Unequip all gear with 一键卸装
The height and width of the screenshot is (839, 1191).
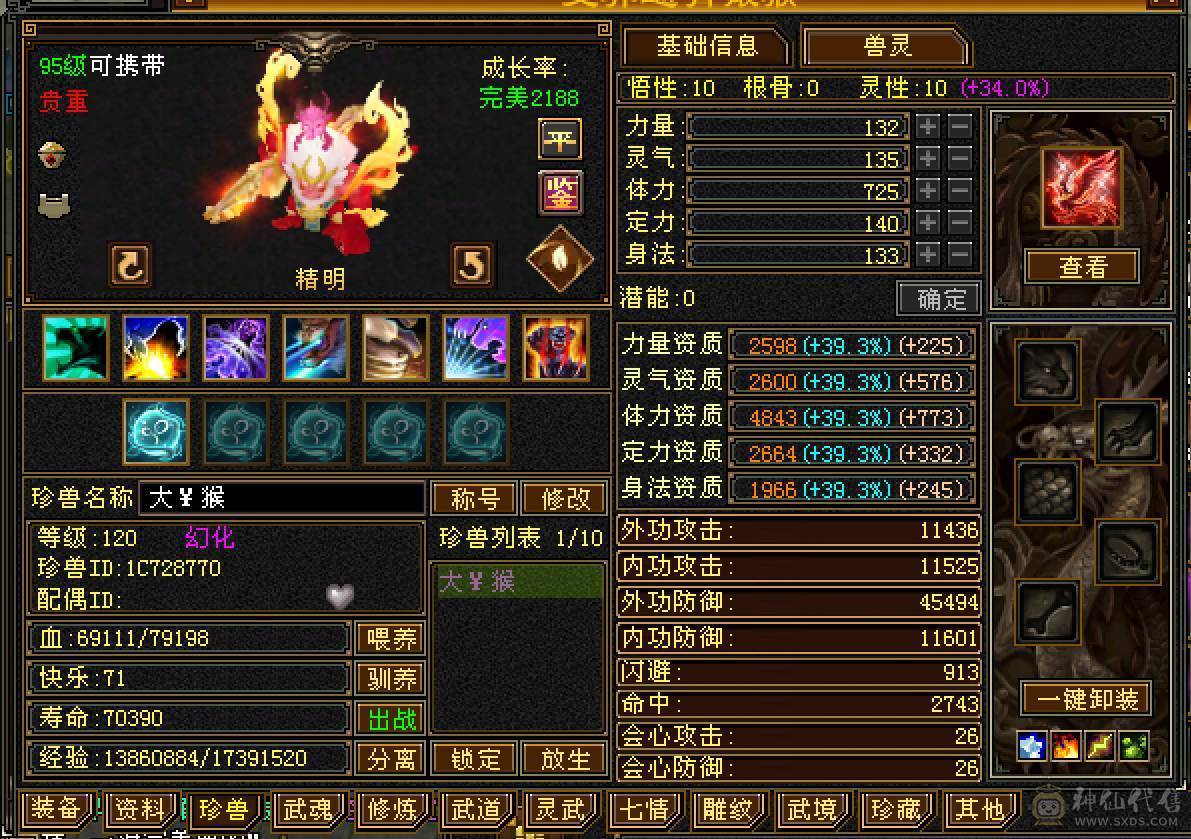(1085, 698)
